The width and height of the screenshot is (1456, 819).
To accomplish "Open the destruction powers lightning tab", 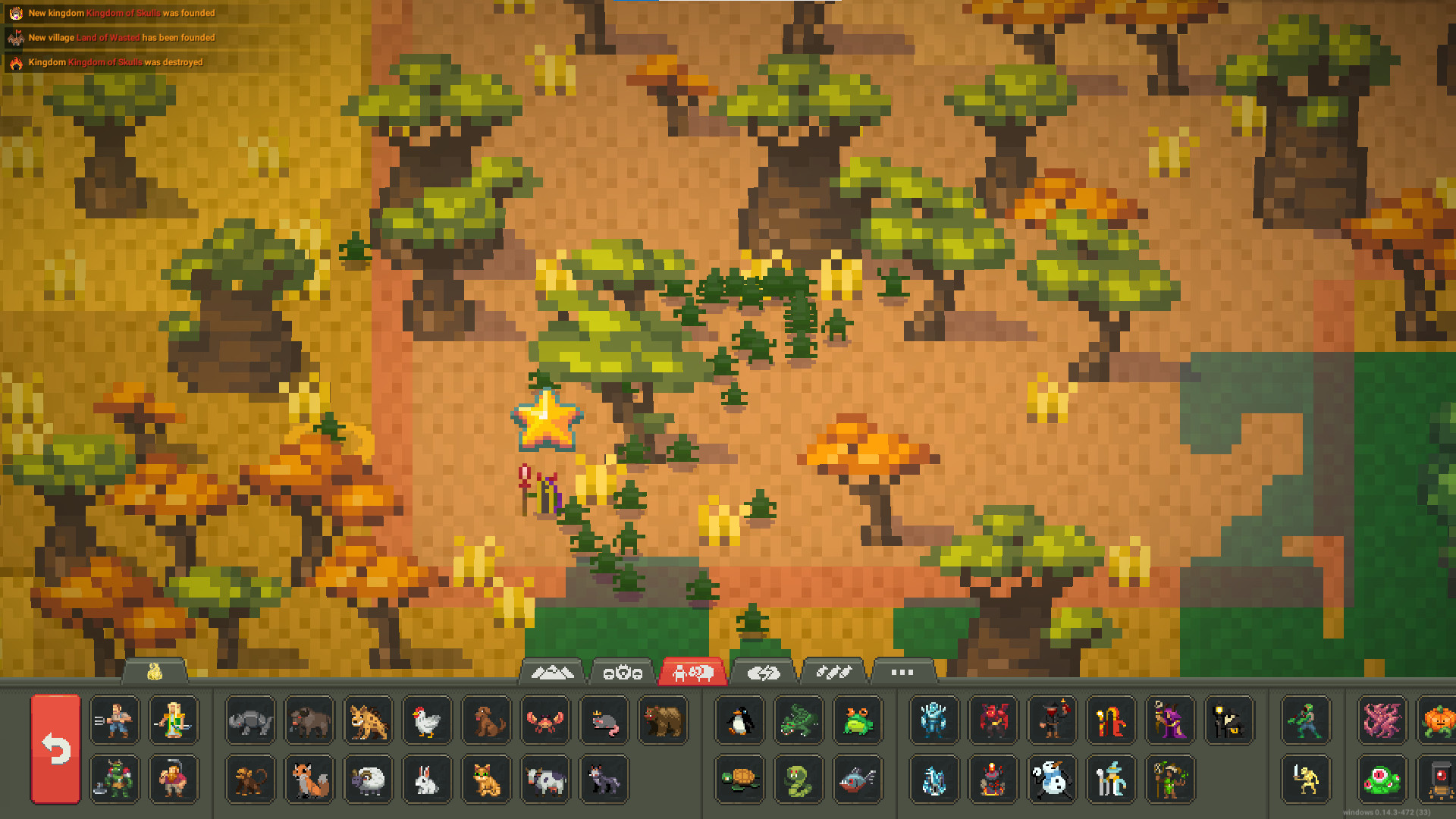I will (x=765, y=672).
